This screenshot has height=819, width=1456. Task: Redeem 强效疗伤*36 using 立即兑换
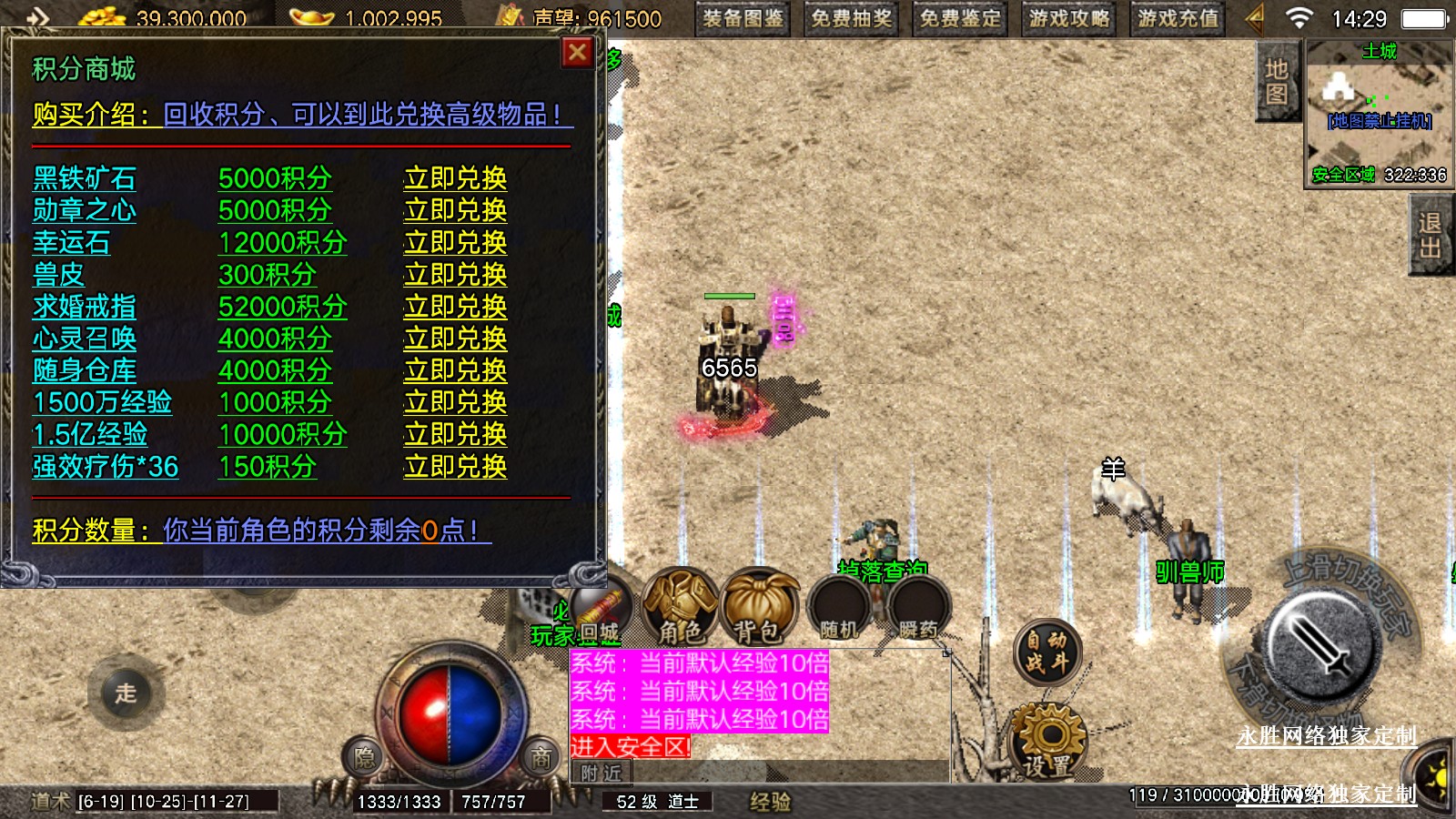pos(455,467)
